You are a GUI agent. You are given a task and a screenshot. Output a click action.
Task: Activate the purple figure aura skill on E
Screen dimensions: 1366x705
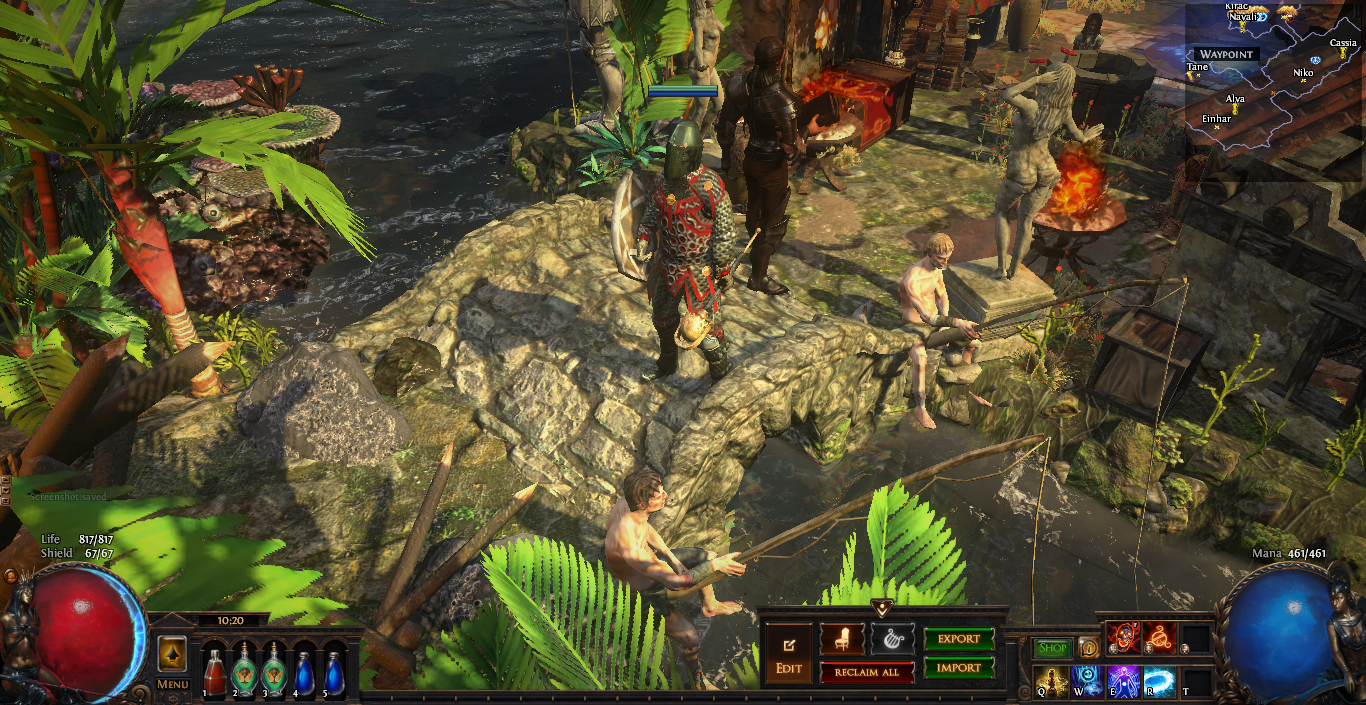[1124, 682]
